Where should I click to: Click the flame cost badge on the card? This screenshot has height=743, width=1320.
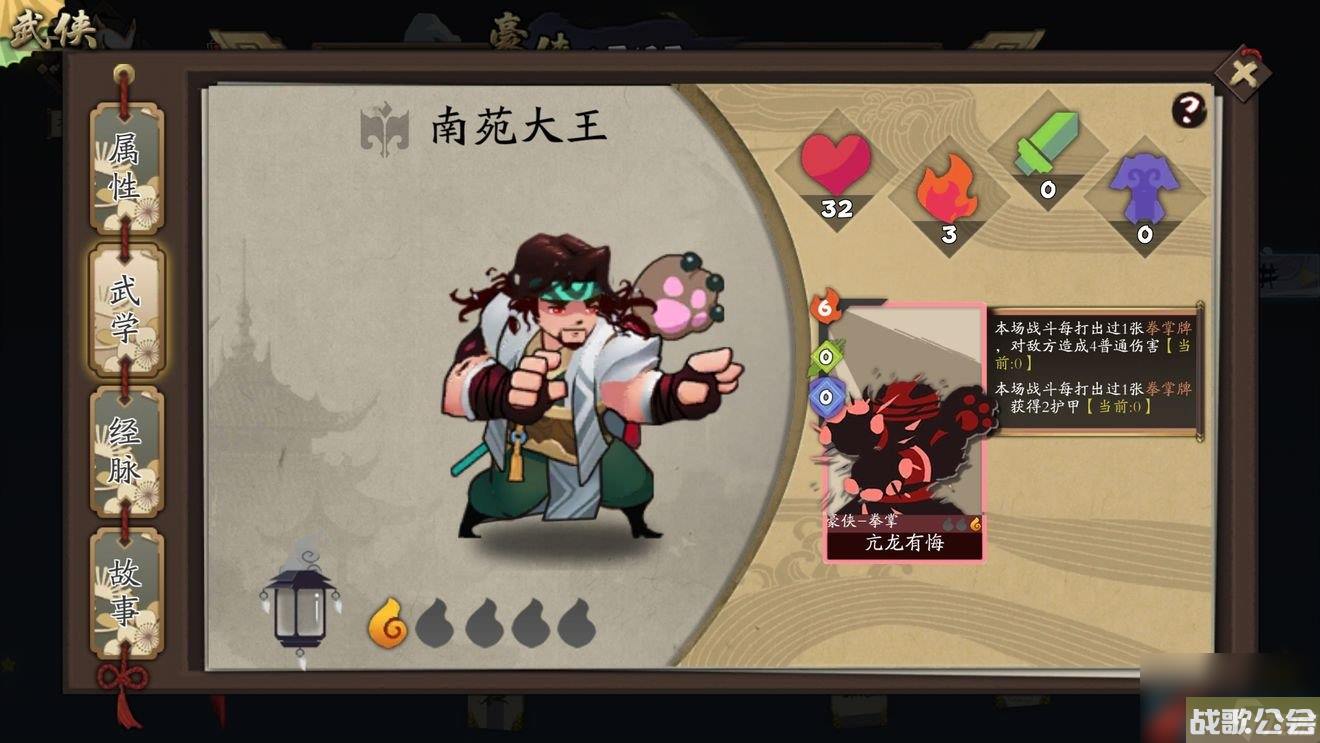(x=824, y=308)
